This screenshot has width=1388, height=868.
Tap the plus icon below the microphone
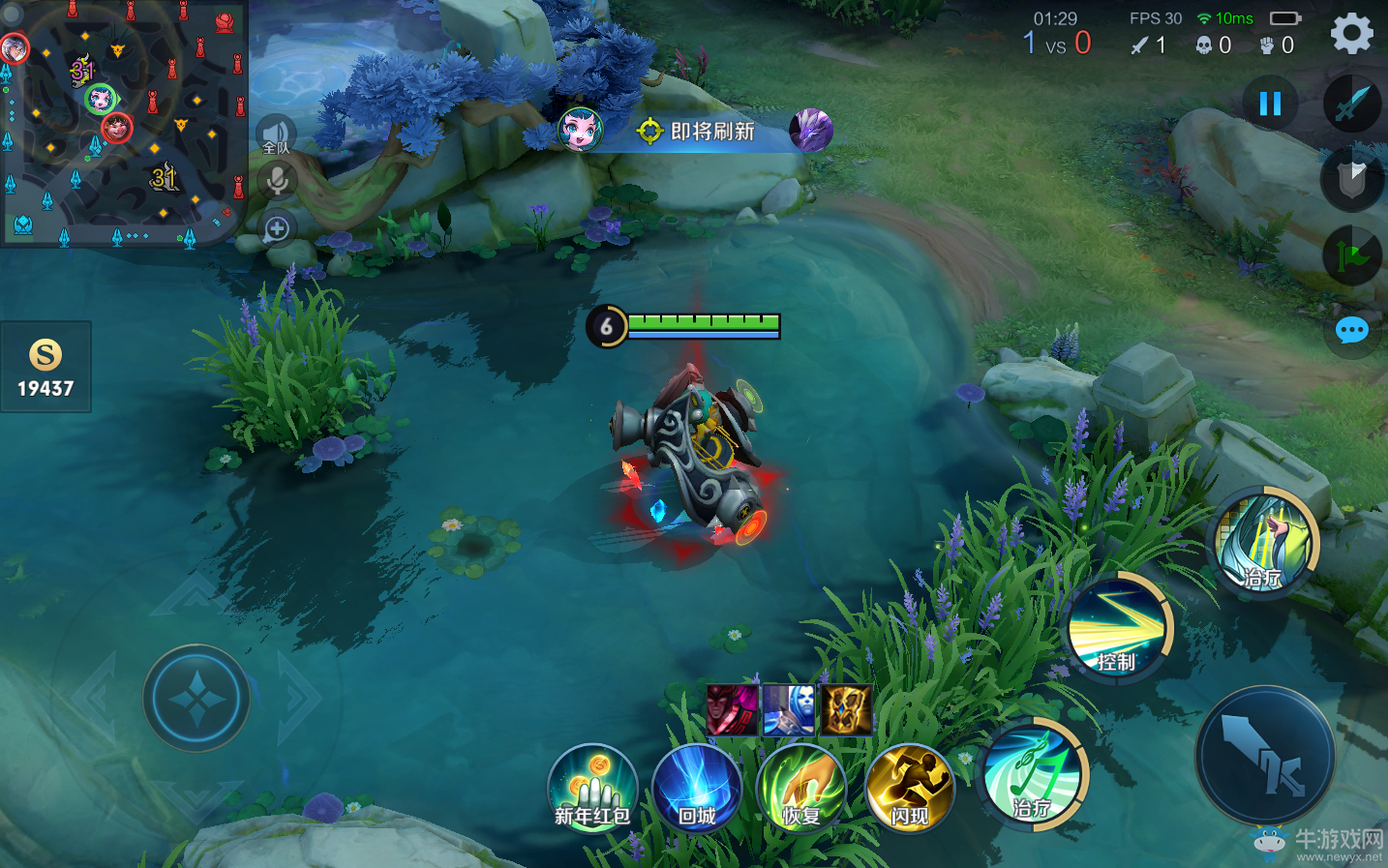click(277, 228)
